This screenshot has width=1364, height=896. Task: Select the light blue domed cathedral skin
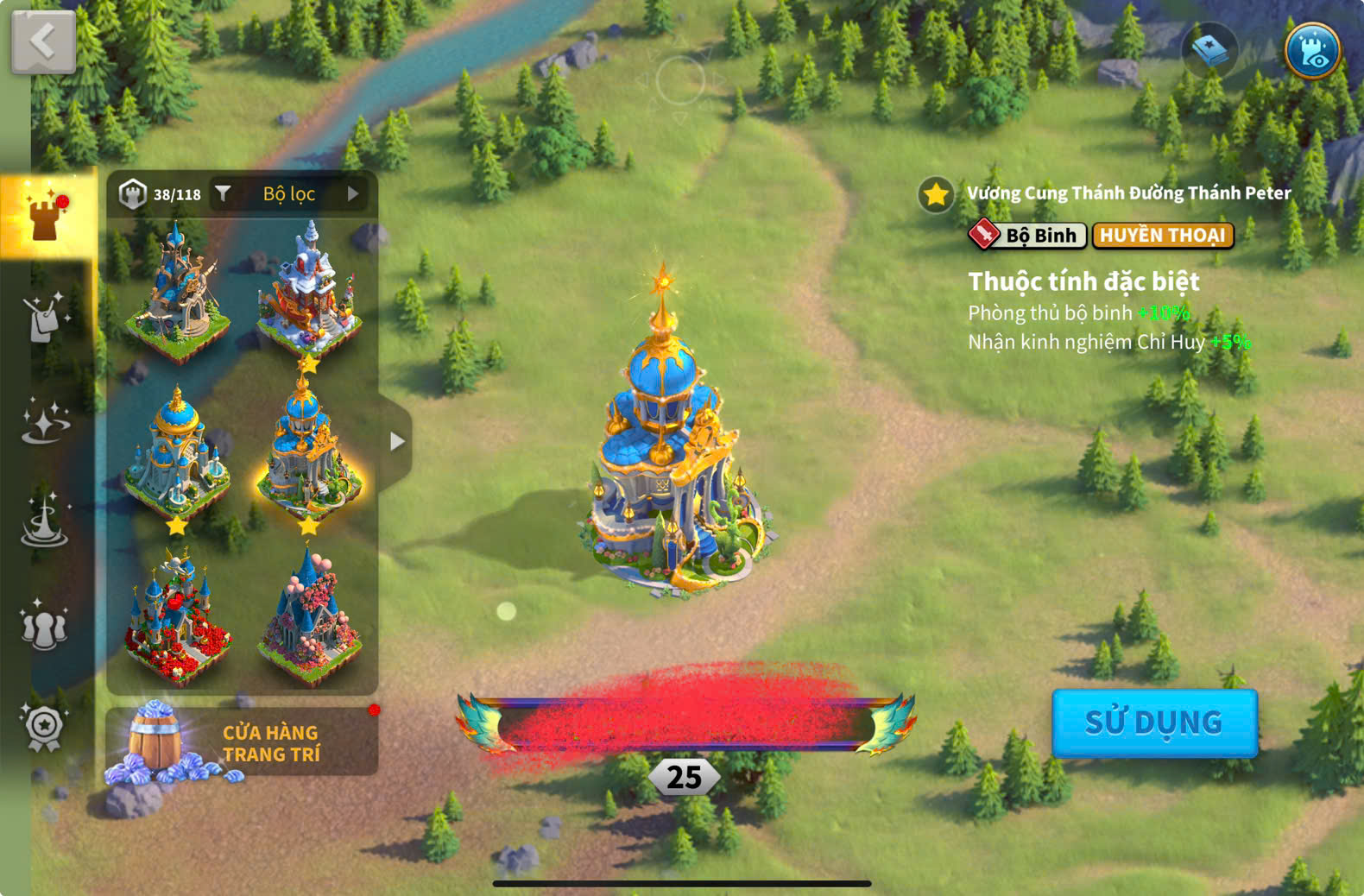(177, 455)
